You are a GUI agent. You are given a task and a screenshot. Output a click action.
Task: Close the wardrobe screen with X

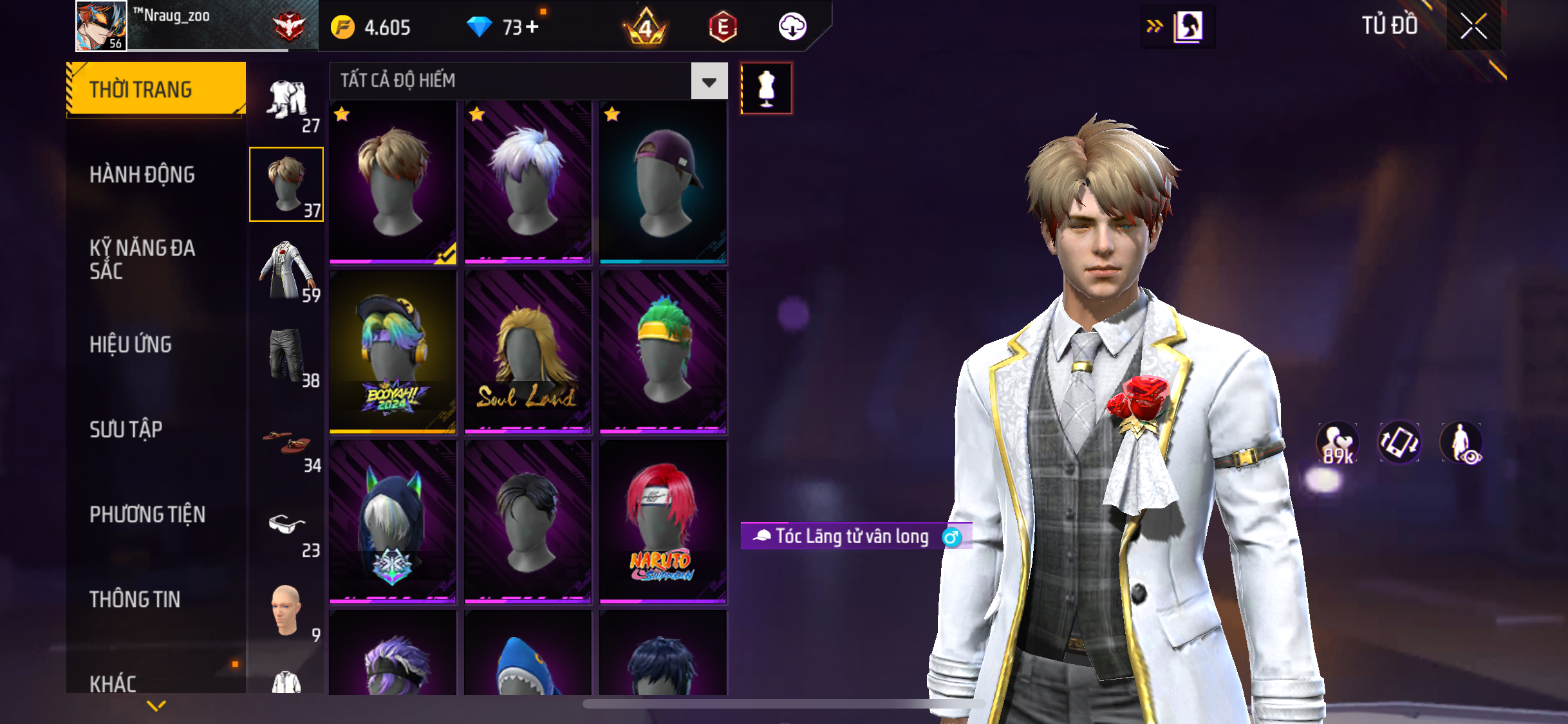click(1473, 26)
